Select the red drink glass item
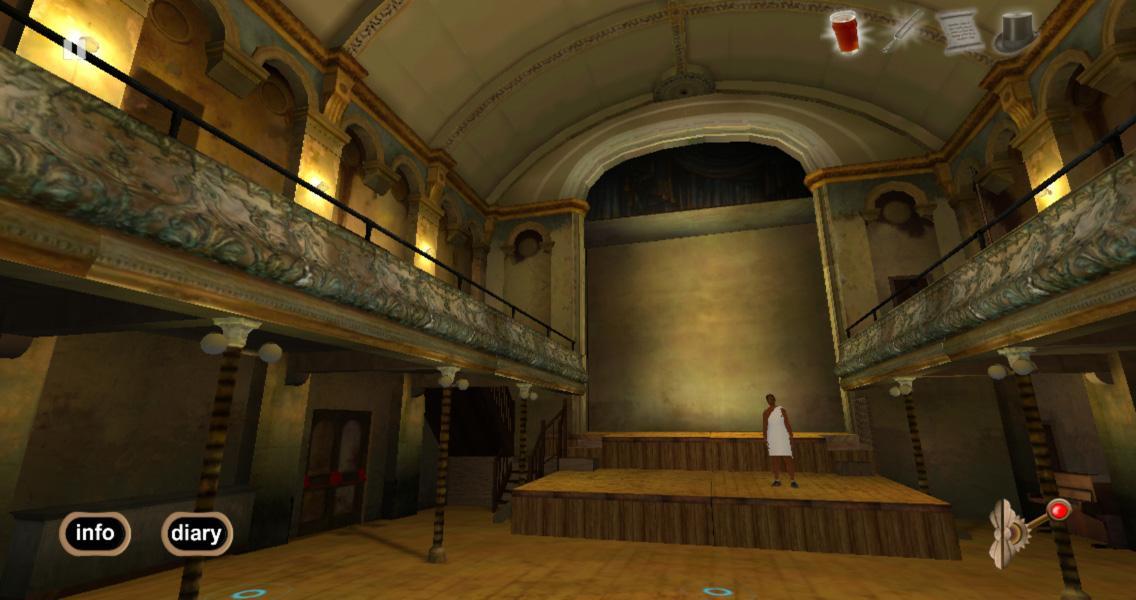Screen dimensions: 1136x600 point(845,30)
